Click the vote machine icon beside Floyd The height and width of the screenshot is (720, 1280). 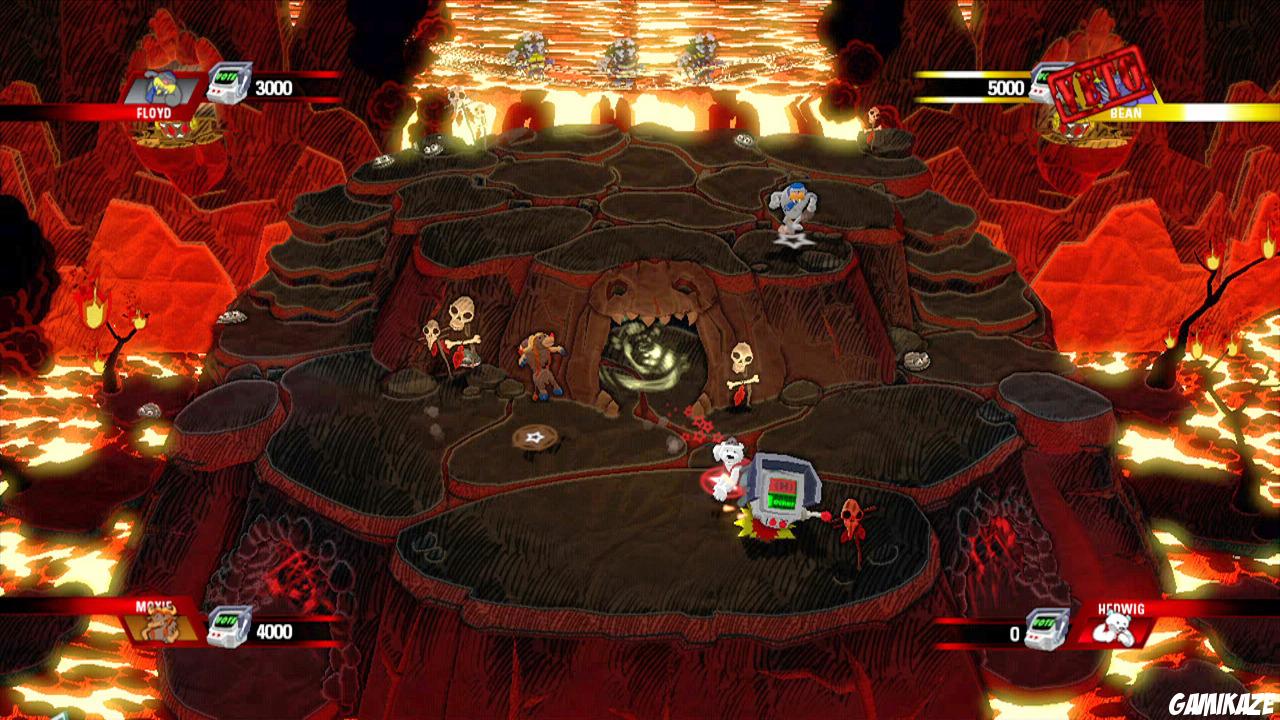[x=228, y=84]
